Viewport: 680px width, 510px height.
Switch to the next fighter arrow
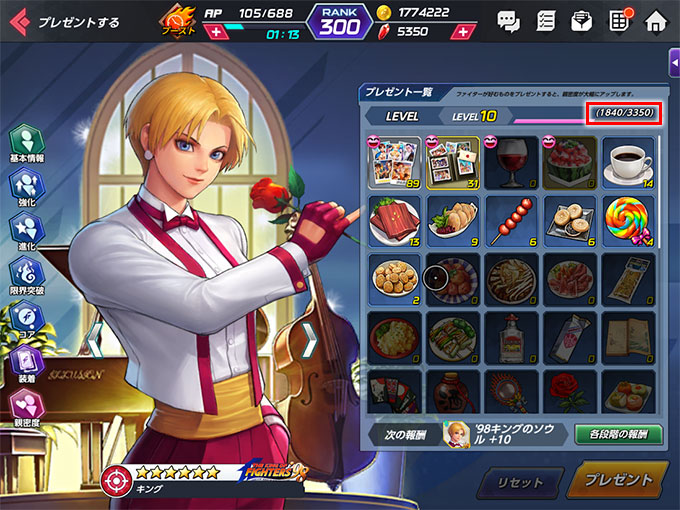coord(309,340)
